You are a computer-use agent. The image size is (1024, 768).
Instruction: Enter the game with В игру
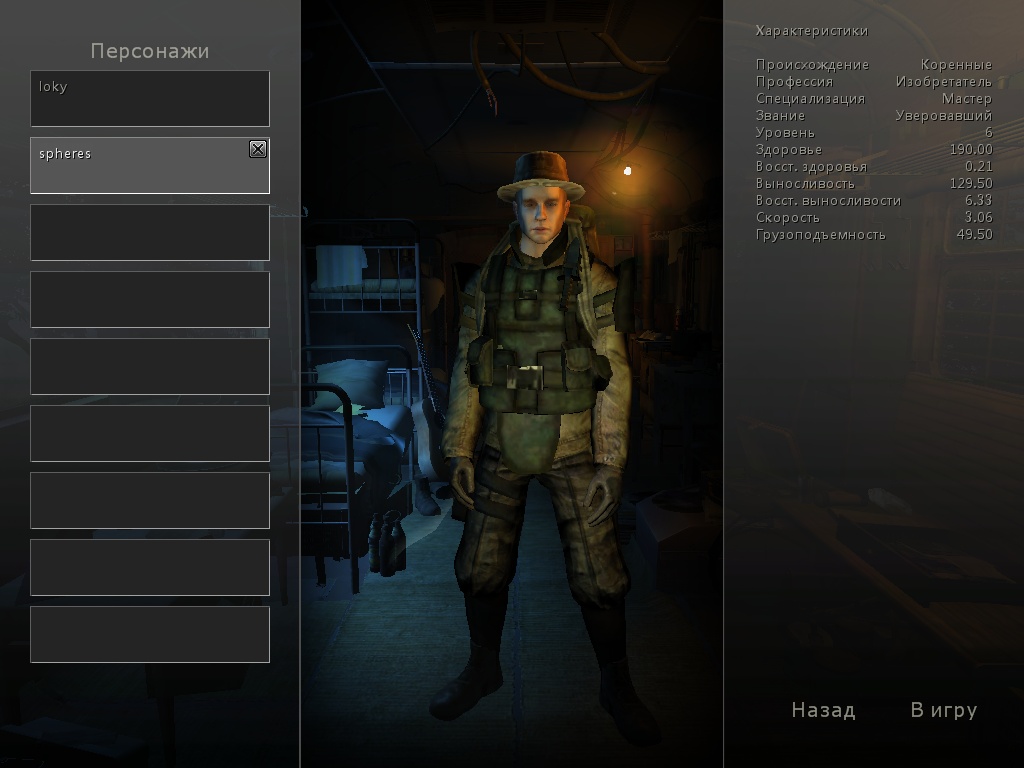point(943,710)
